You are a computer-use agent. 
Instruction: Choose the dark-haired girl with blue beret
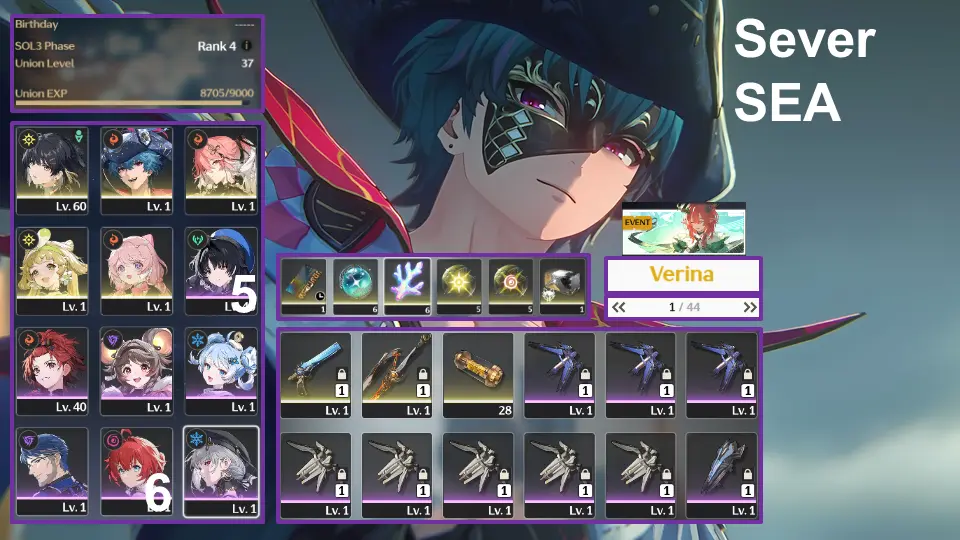click(x=221, y=269)
